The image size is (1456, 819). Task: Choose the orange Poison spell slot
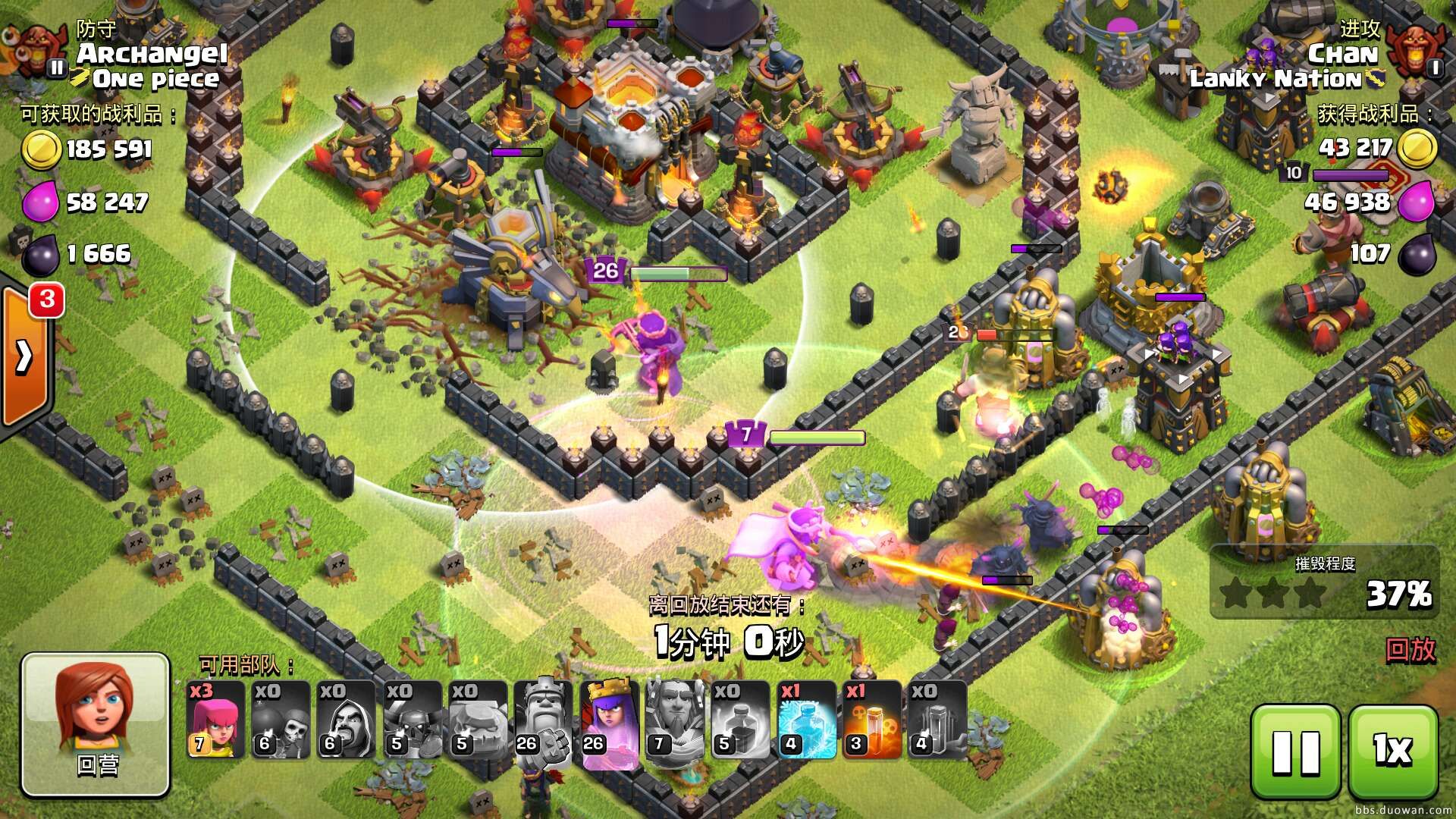point(871,720)
